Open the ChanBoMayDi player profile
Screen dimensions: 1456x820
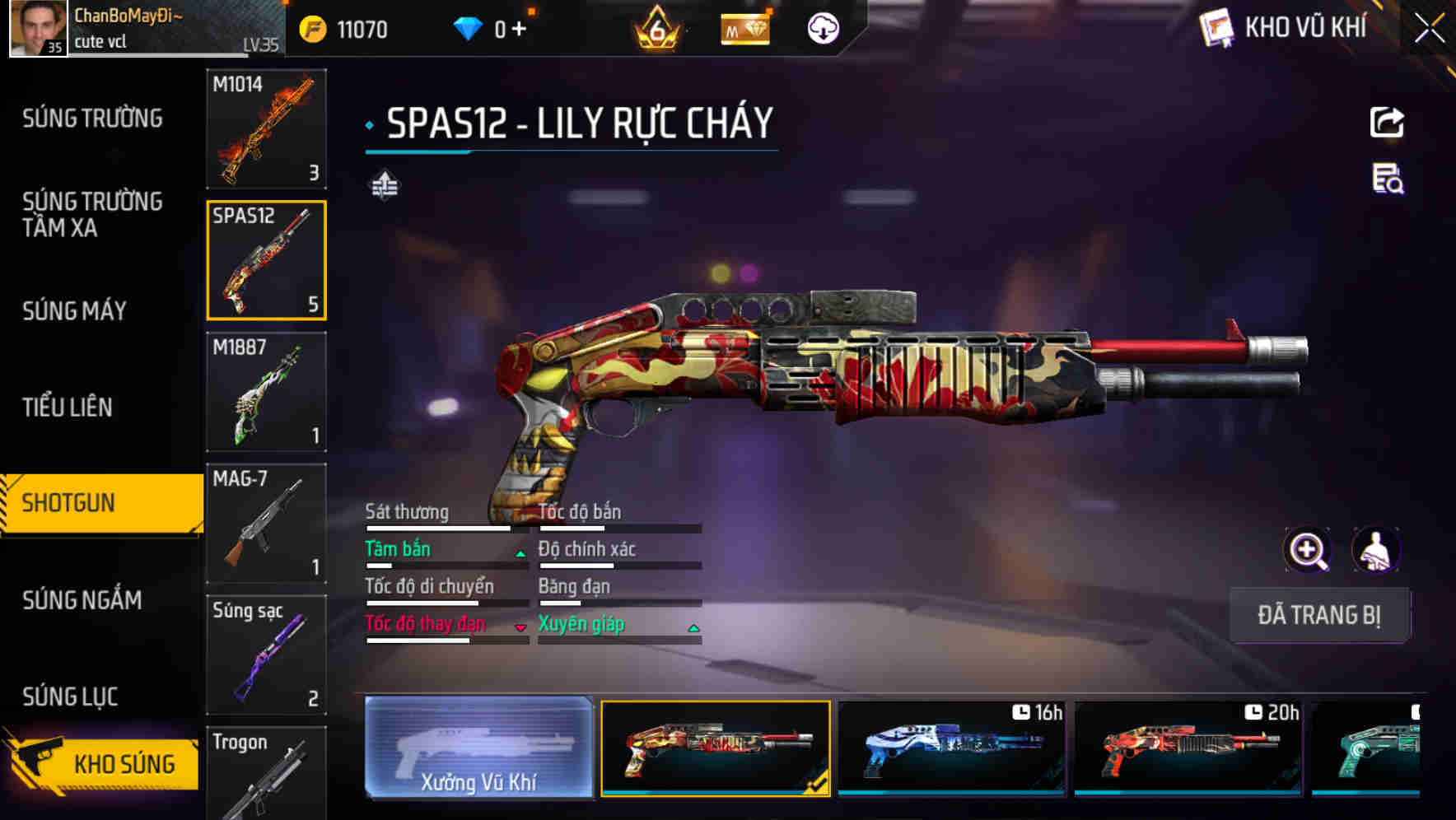pos(38,29)
